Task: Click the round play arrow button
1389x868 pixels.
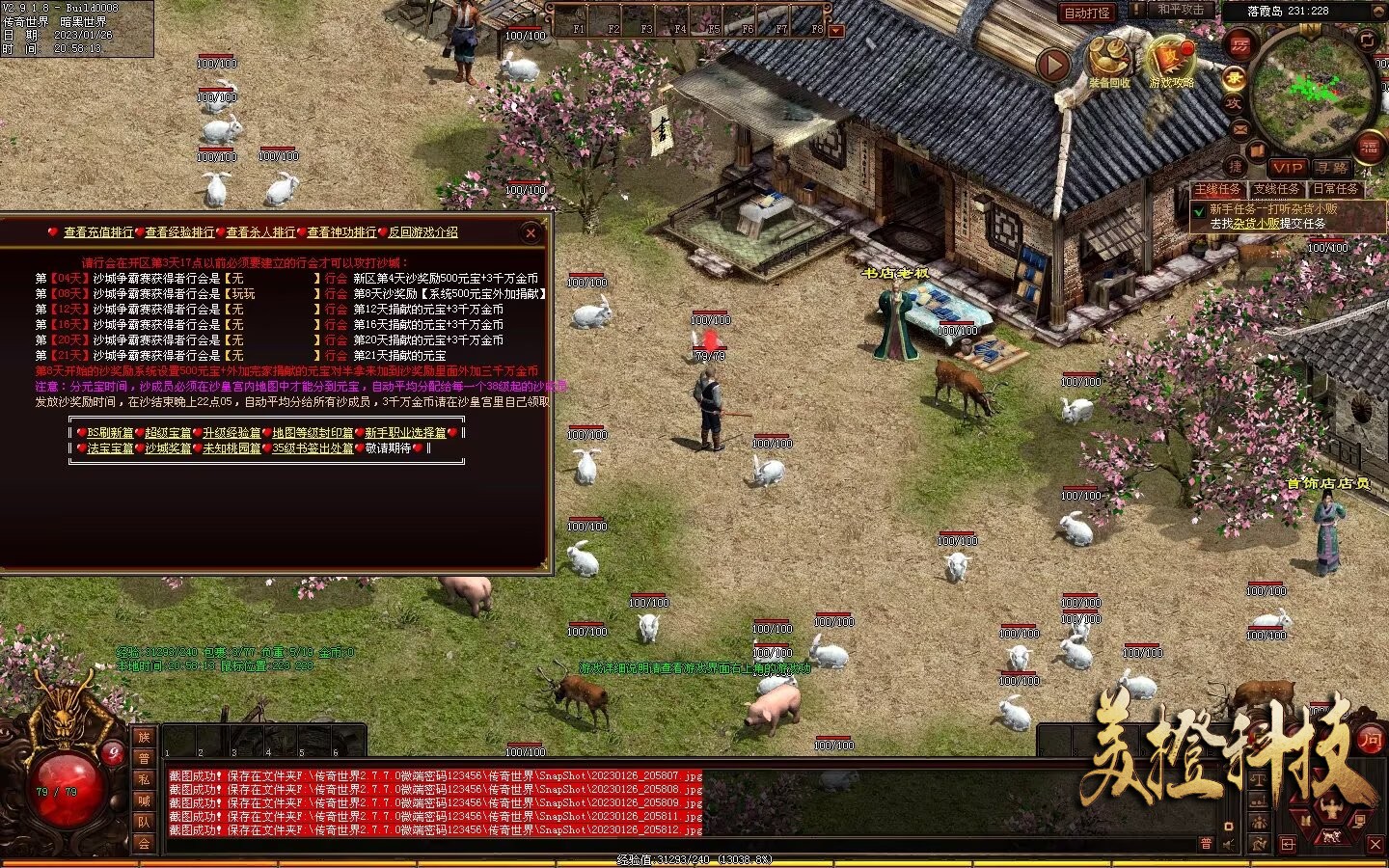Action: (x=1053, y=65)
